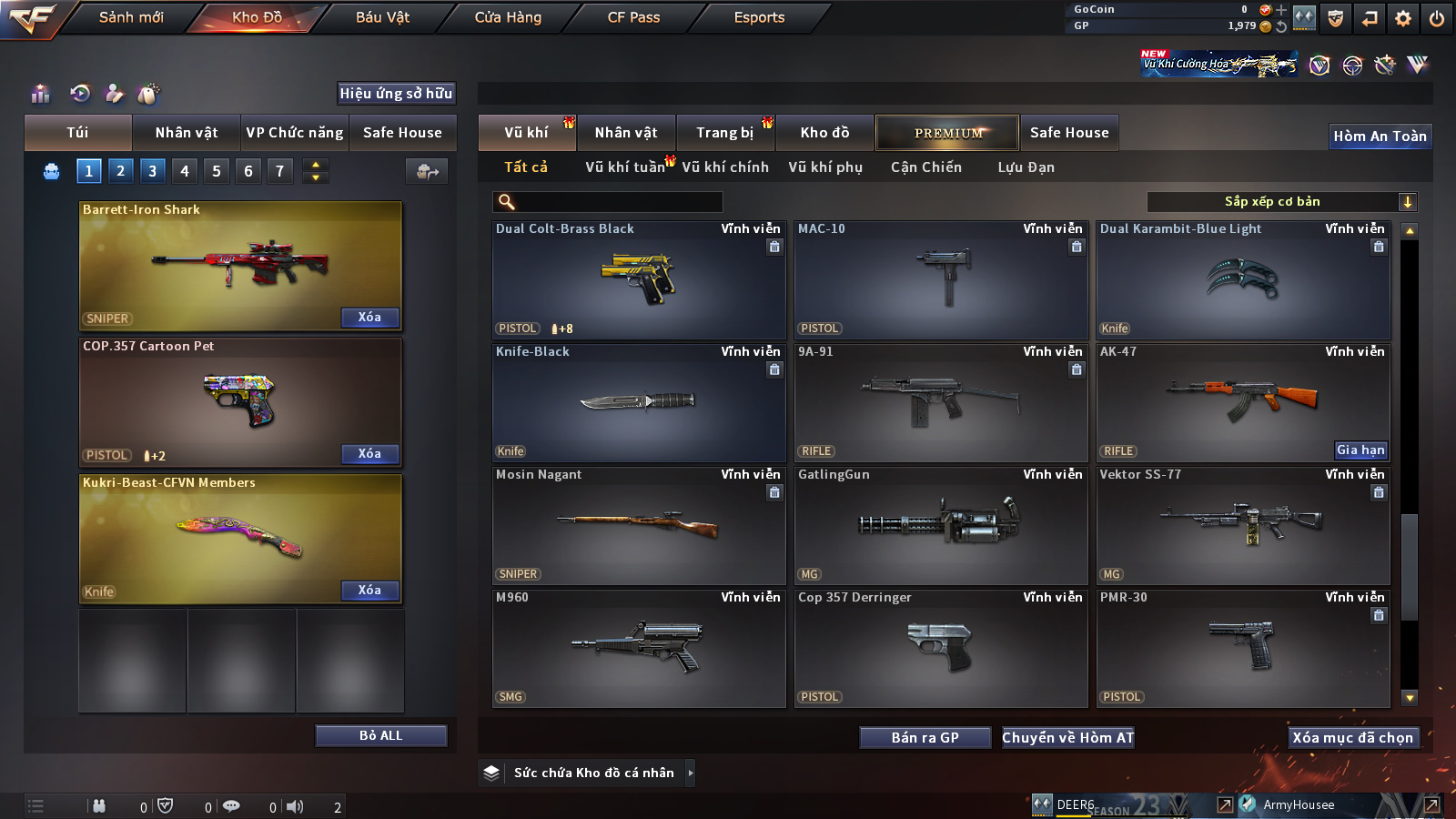
Task: Sell item with Bán ra GP
Action: click(925, 738)
